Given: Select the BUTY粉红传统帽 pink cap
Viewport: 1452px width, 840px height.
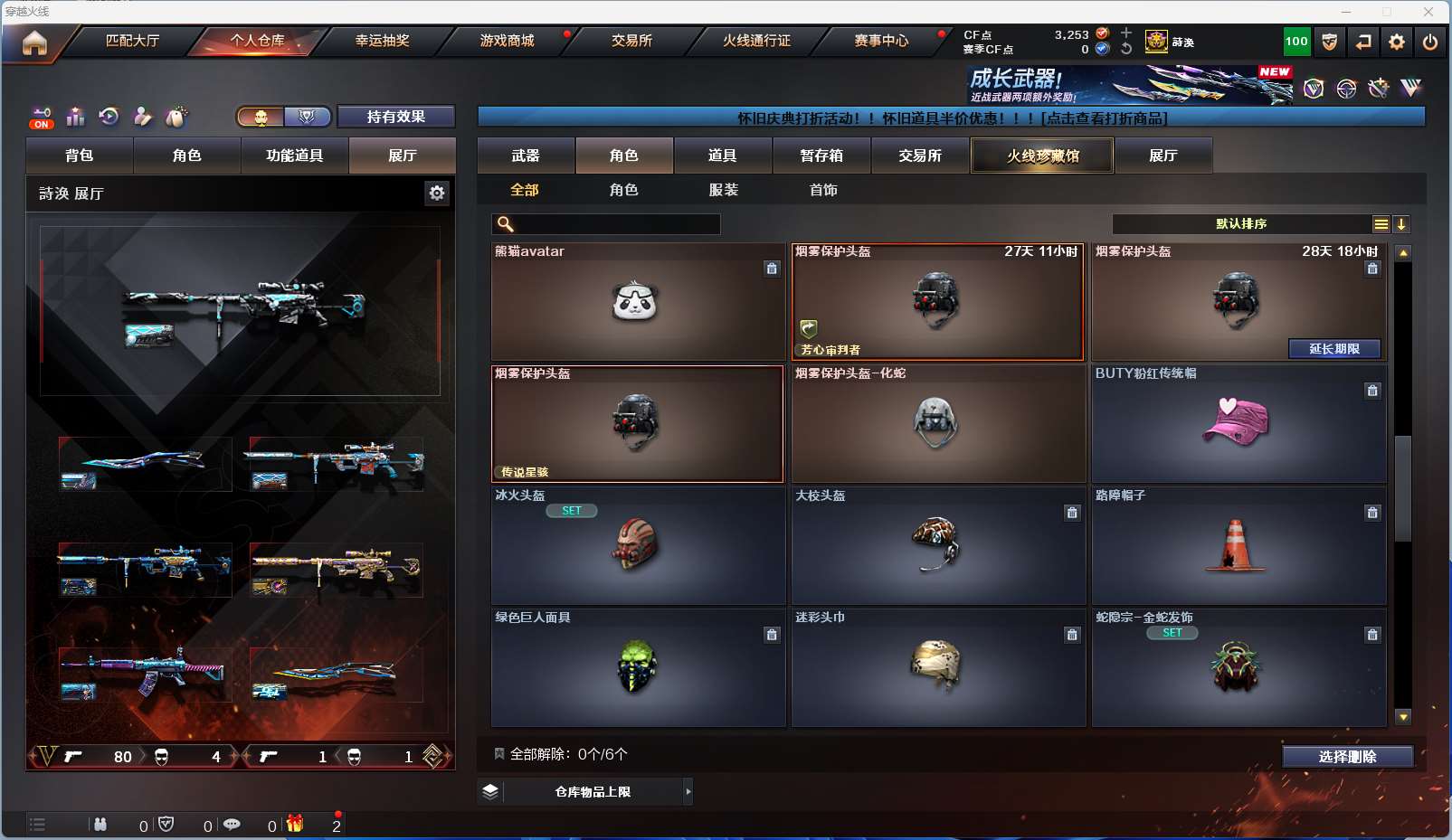Looking at the screenshot, I should 1238,424.
